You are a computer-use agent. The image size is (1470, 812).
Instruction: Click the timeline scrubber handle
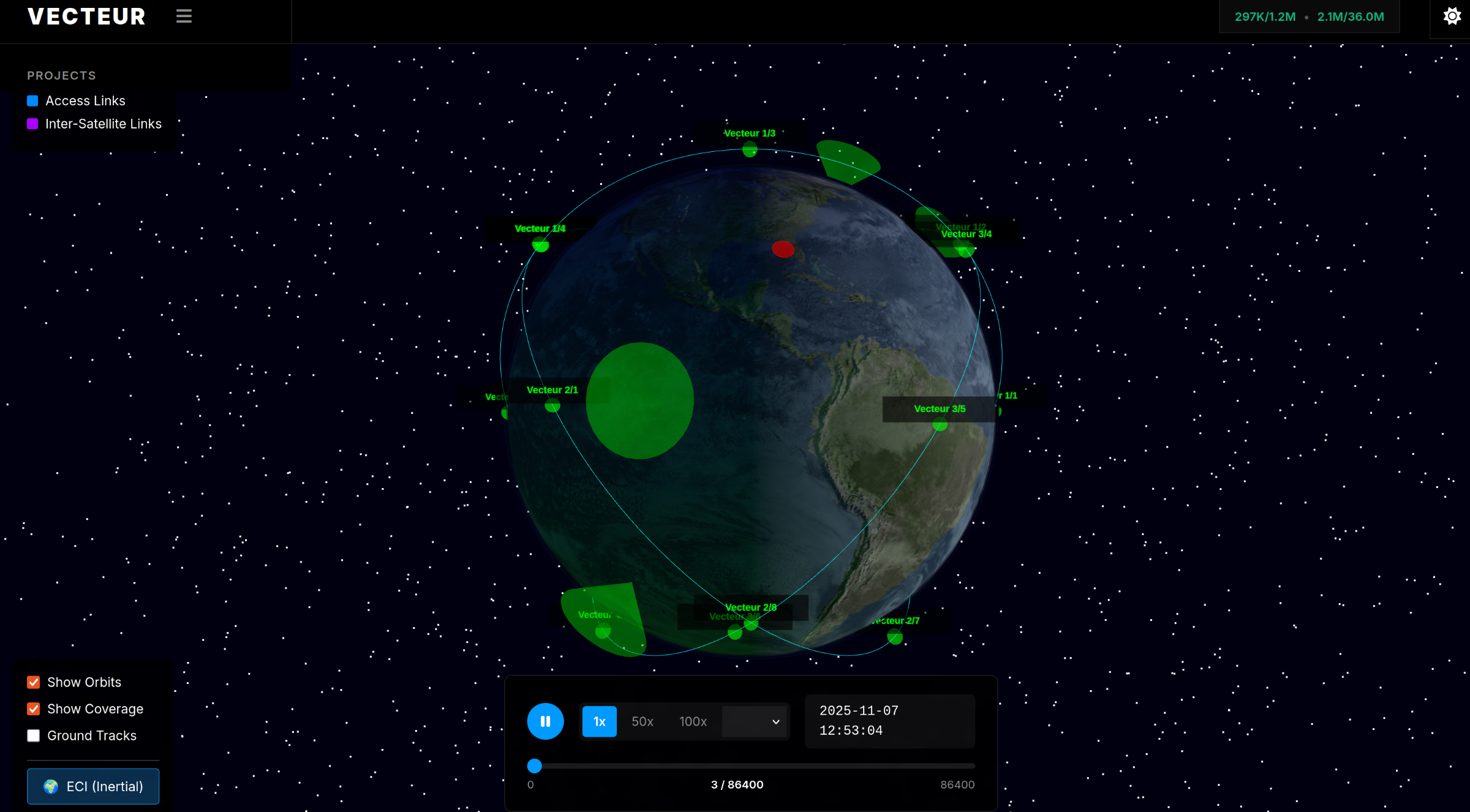coord(534,765)
